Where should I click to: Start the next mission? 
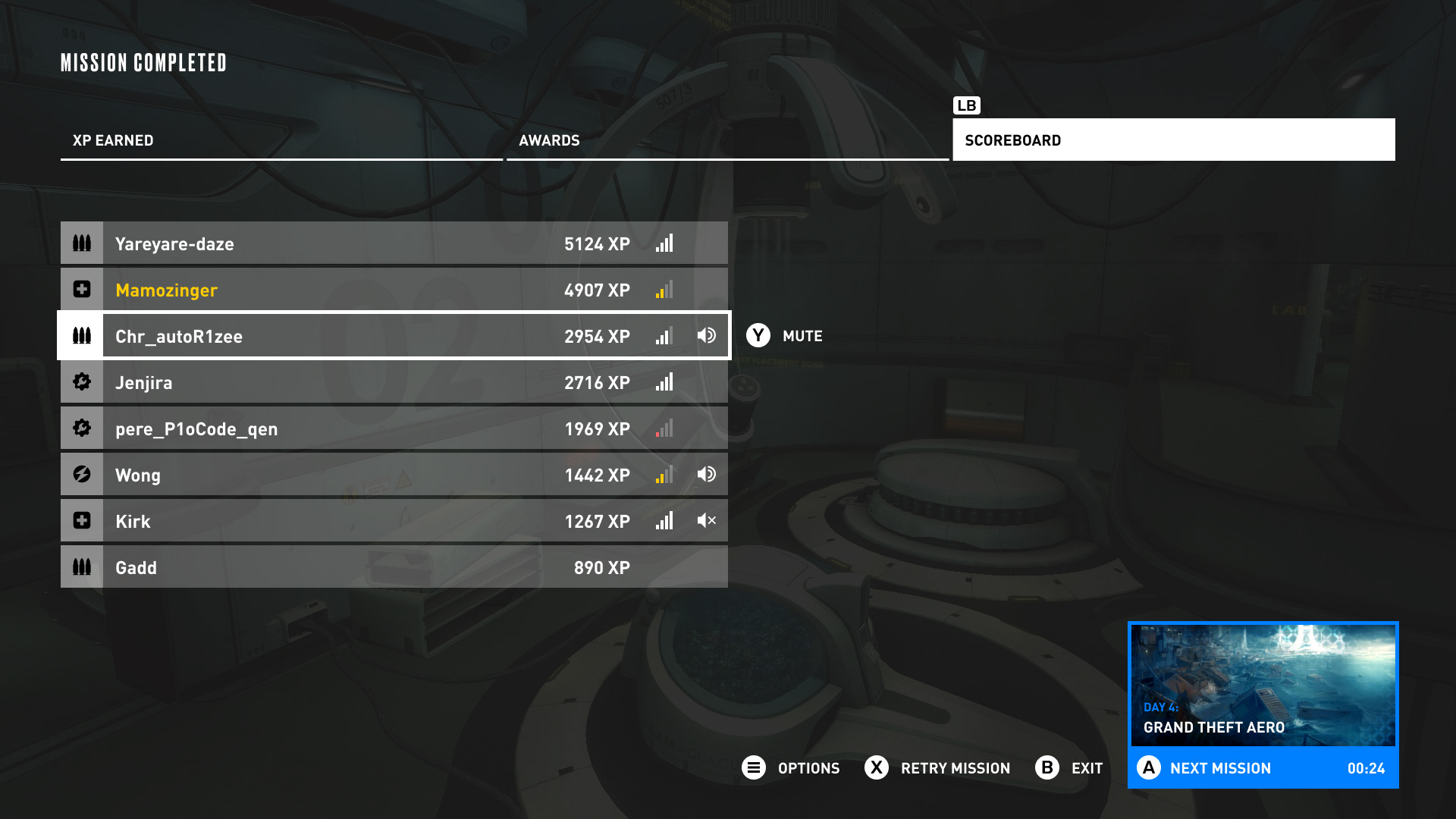point(1262,768)
